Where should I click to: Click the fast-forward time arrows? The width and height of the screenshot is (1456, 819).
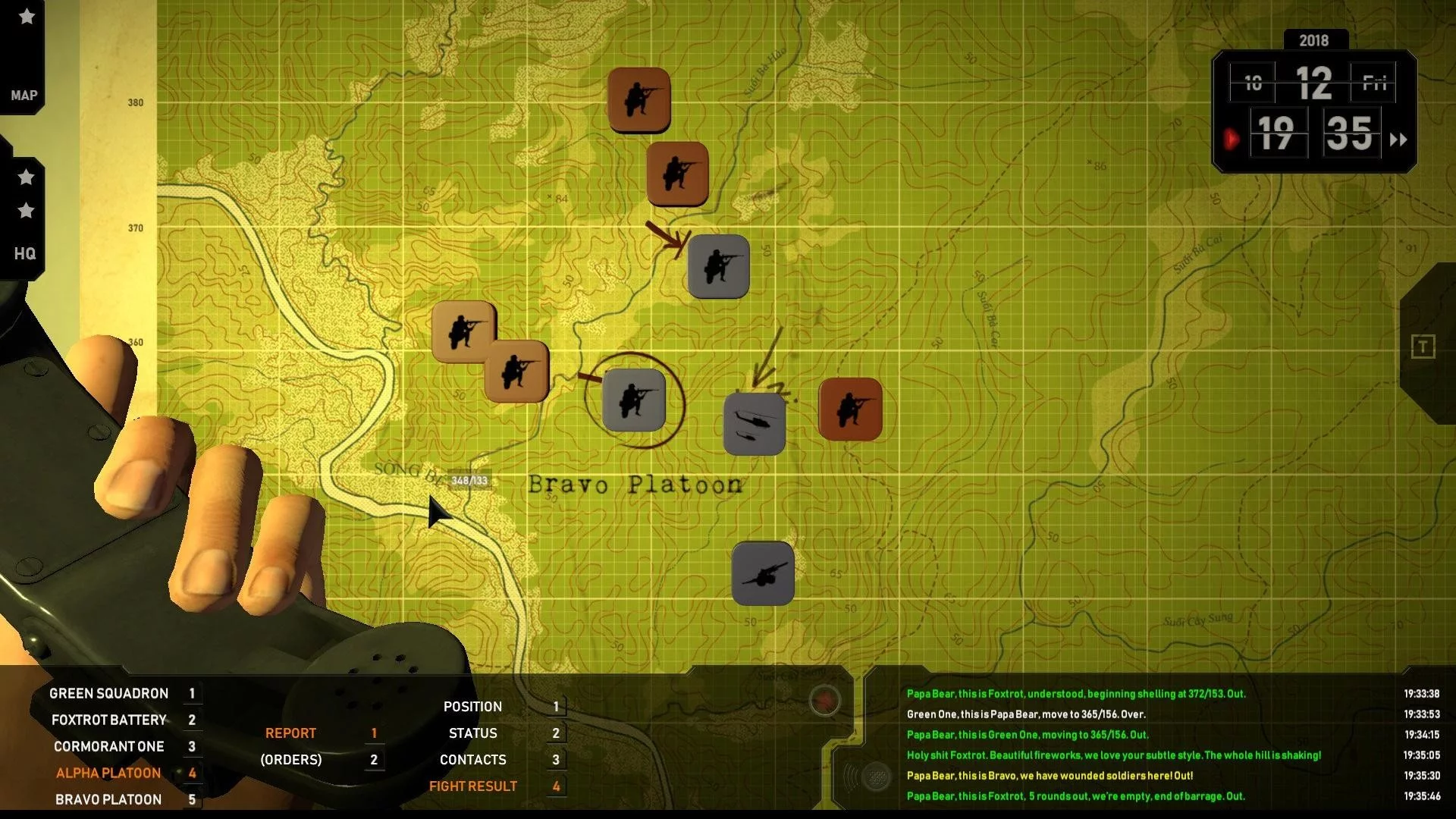click(1398, 140)
